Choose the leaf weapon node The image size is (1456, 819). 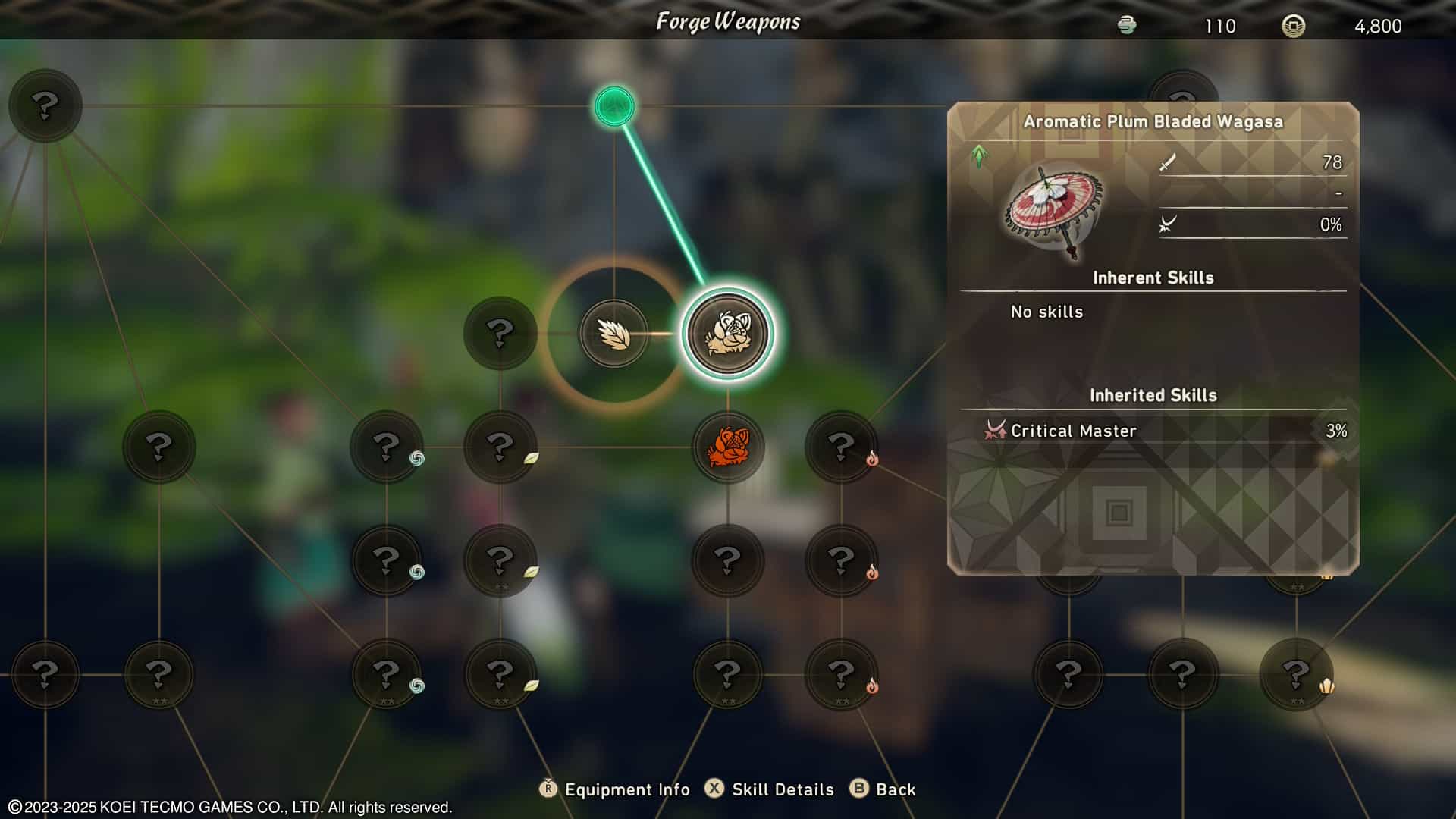(x=613, y=334)
